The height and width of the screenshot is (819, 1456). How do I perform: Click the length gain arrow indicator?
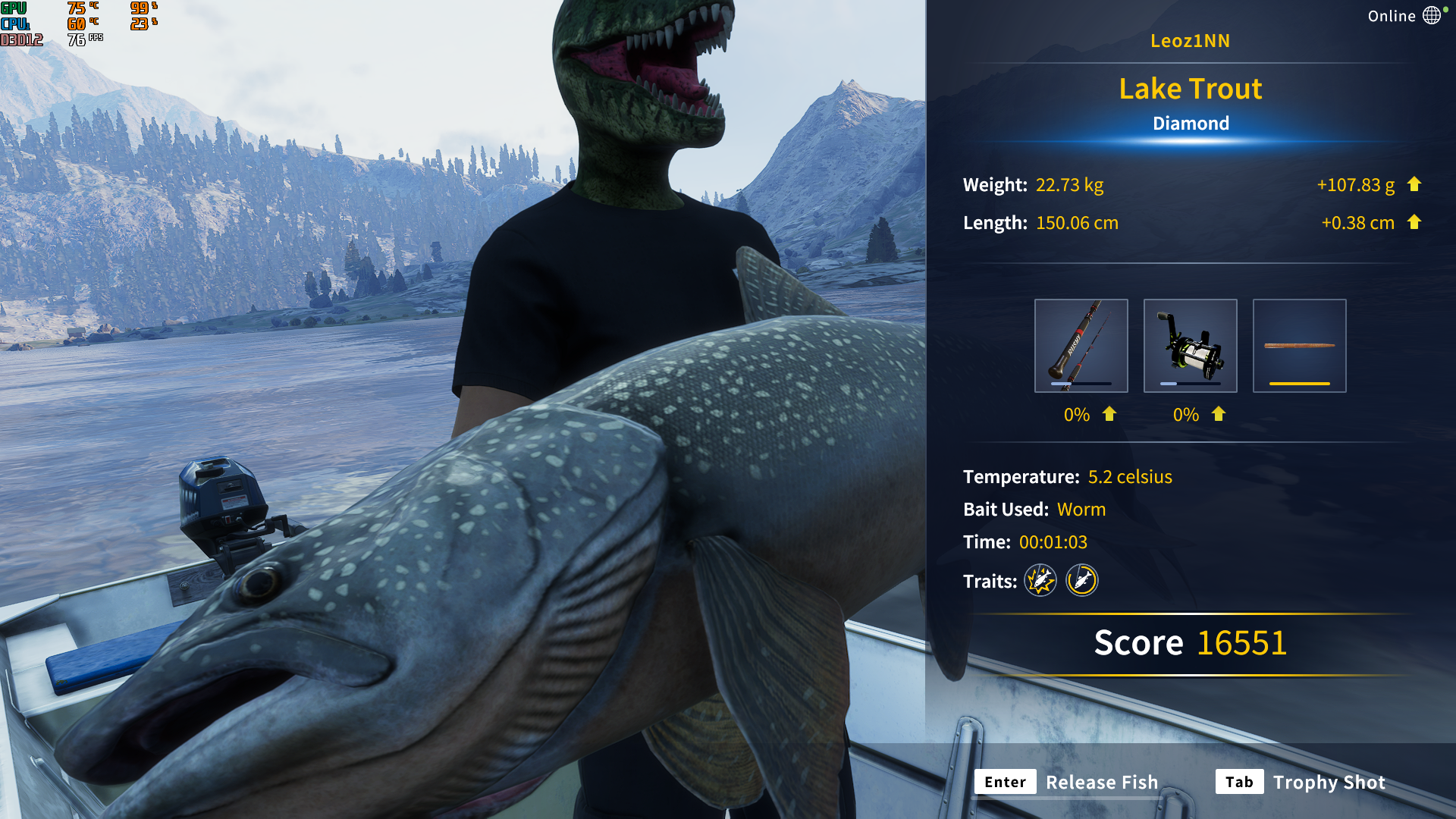pyautogui.click(x=1414, y=222)
